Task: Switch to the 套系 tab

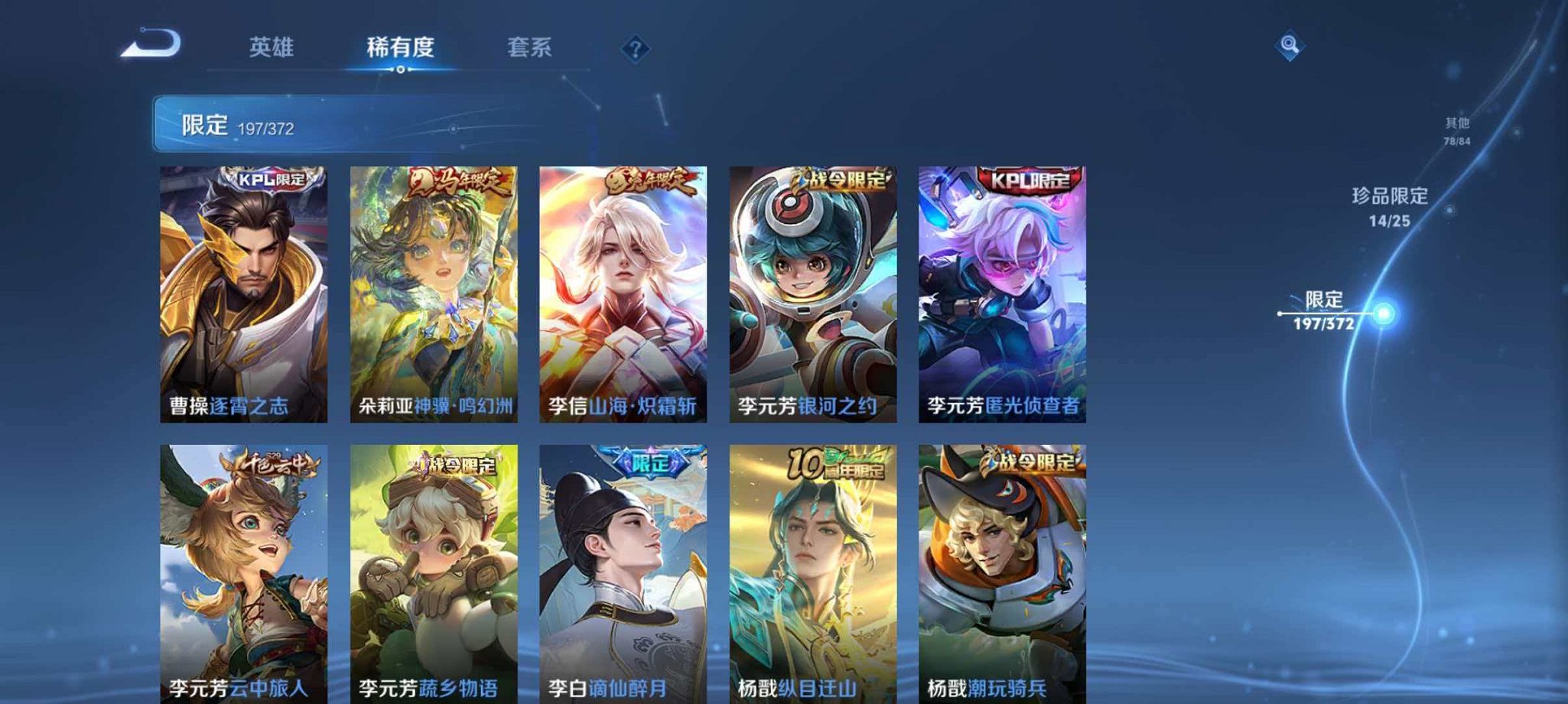Action: [x=529, y=47]
